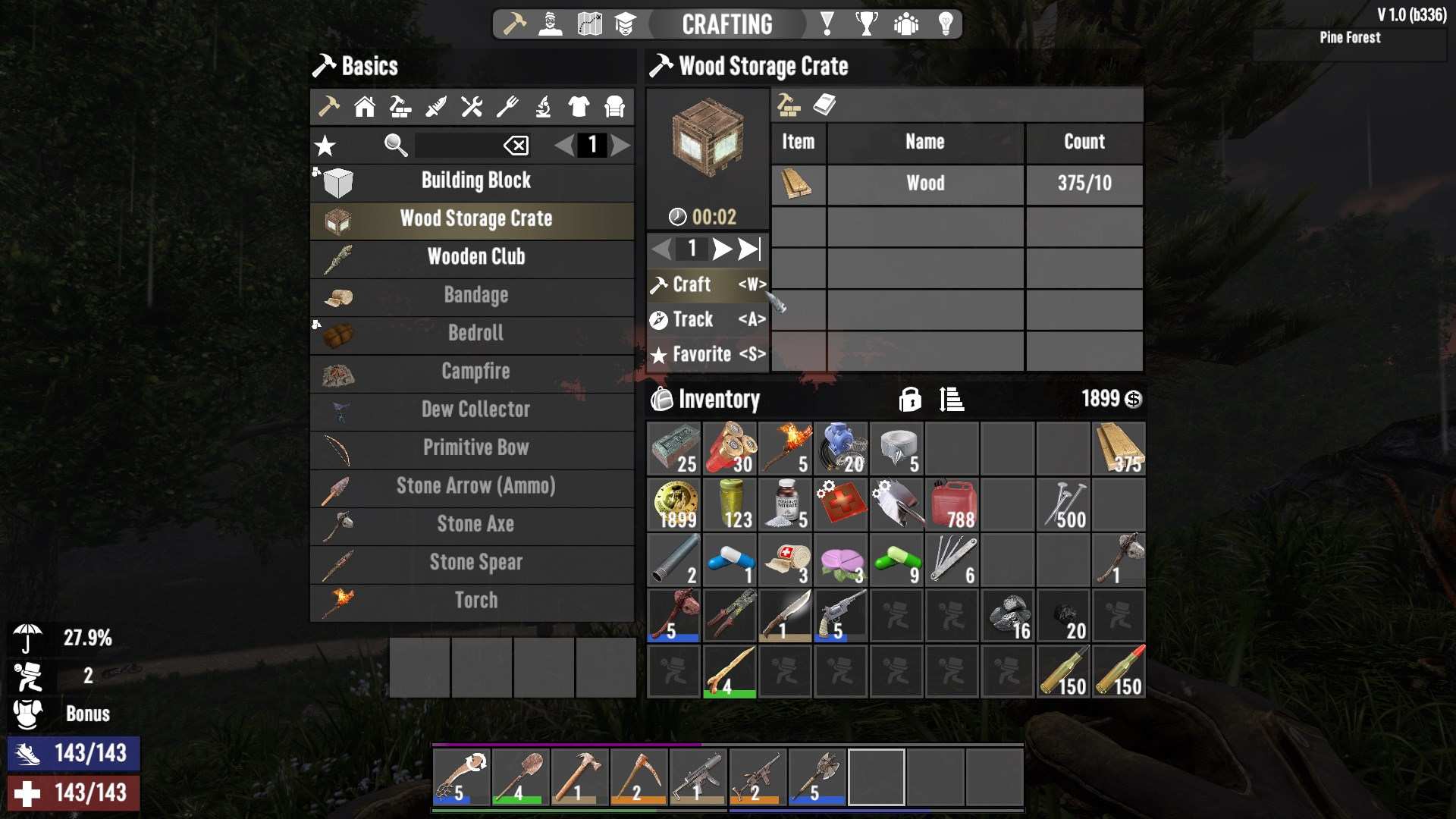Toggle the inventory lock button
The height and width of the screenshot is (819, 1456).
pyautogui.click(x=909, y=399)
